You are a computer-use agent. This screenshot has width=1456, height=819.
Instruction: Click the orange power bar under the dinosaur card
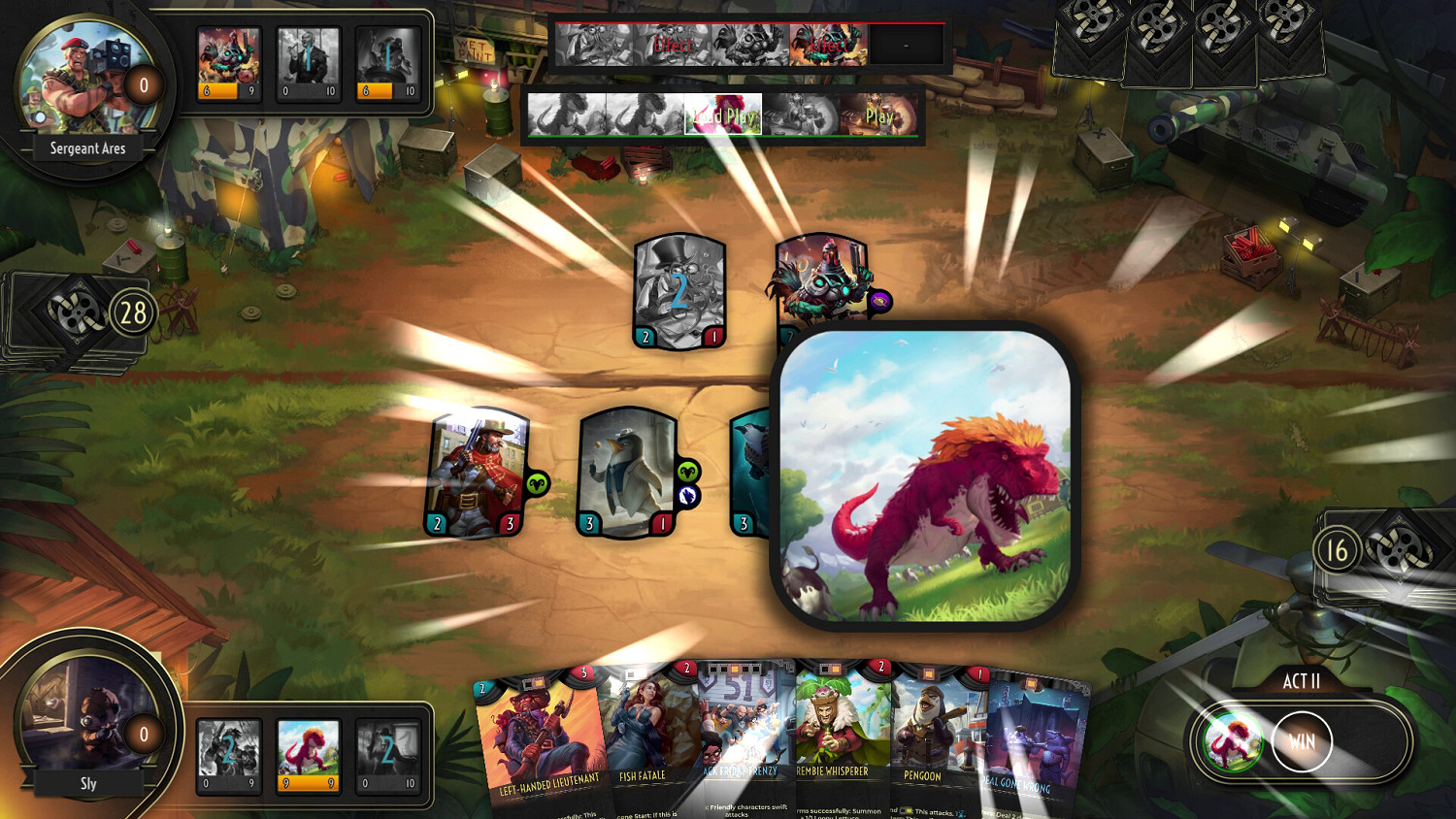[x=308, y=781]
